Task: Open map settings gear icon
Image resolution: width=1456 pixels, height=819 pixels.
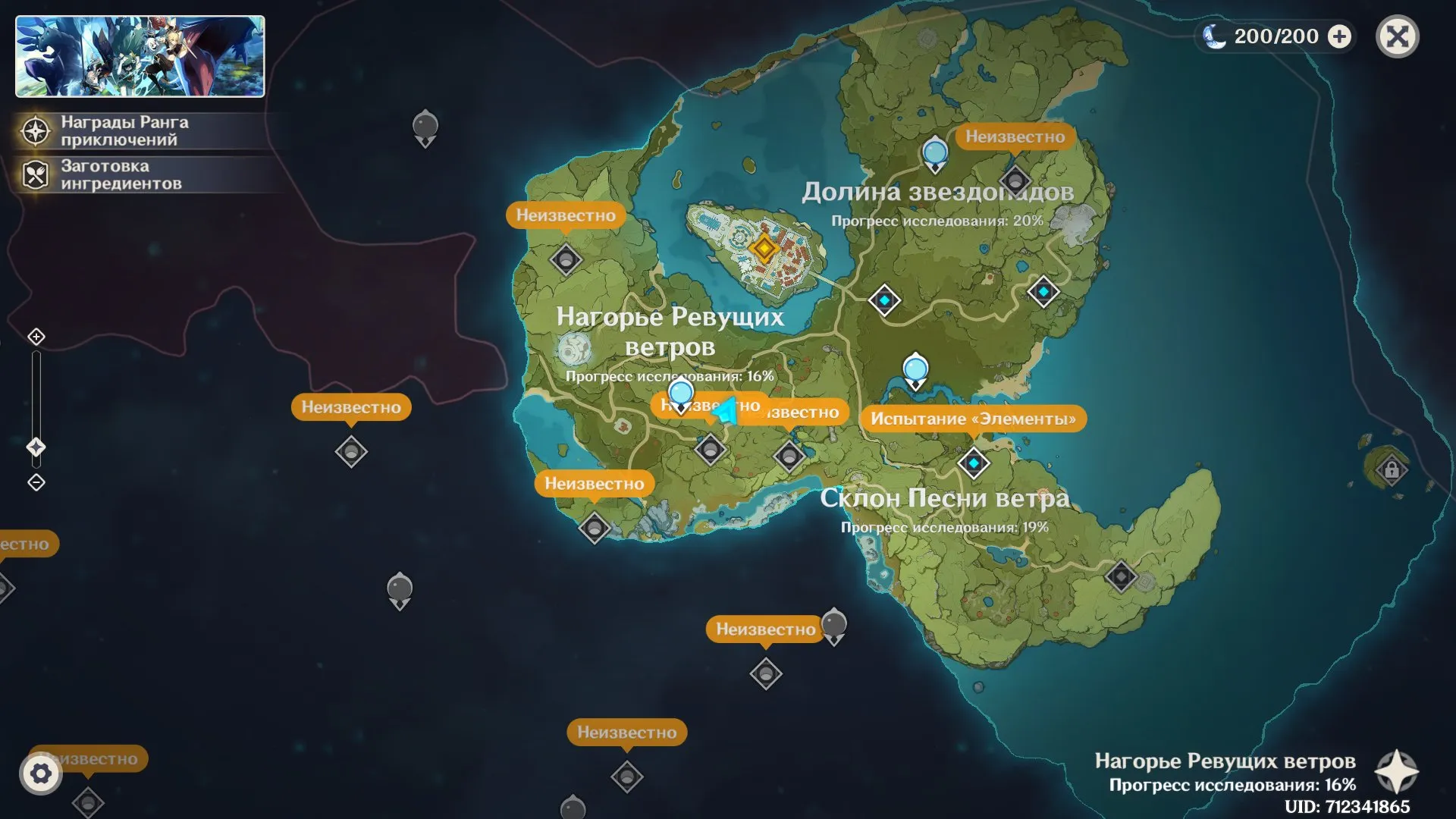Action: click(41, 774)
